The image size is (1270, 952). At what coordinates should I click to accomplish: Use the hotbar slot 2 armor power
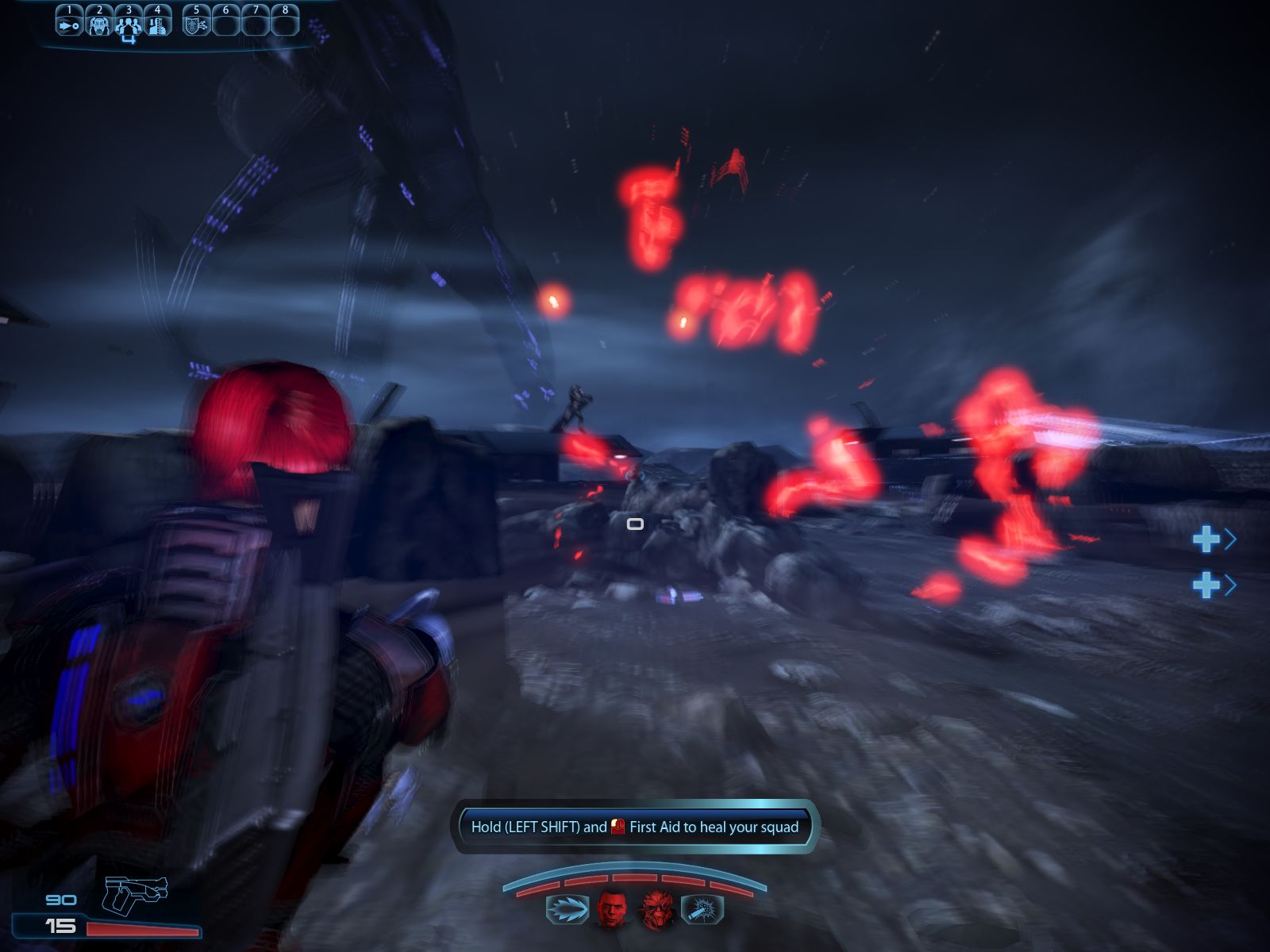(99, 25)
